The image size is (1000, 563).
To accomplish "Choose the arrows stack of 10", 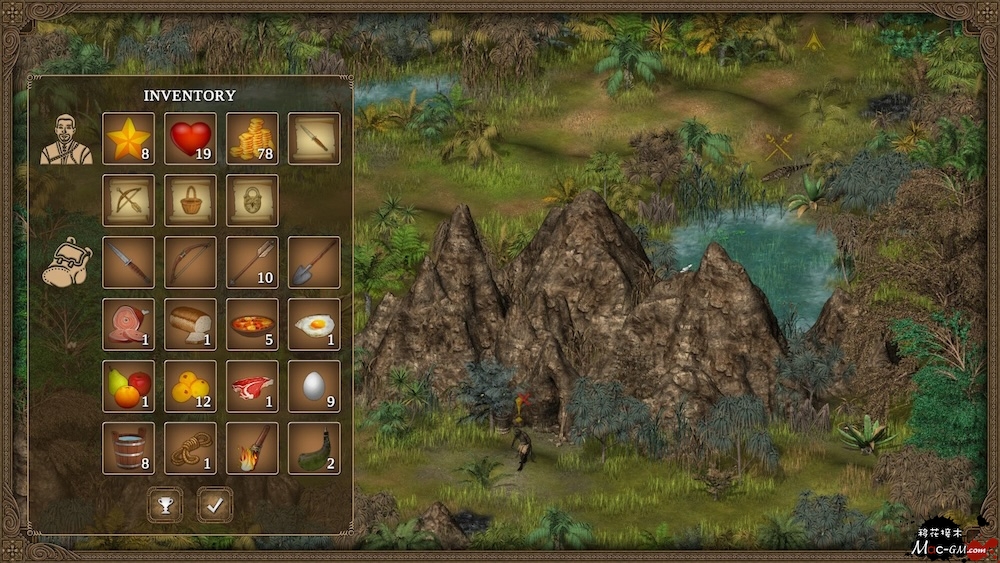I will [252, 262].
